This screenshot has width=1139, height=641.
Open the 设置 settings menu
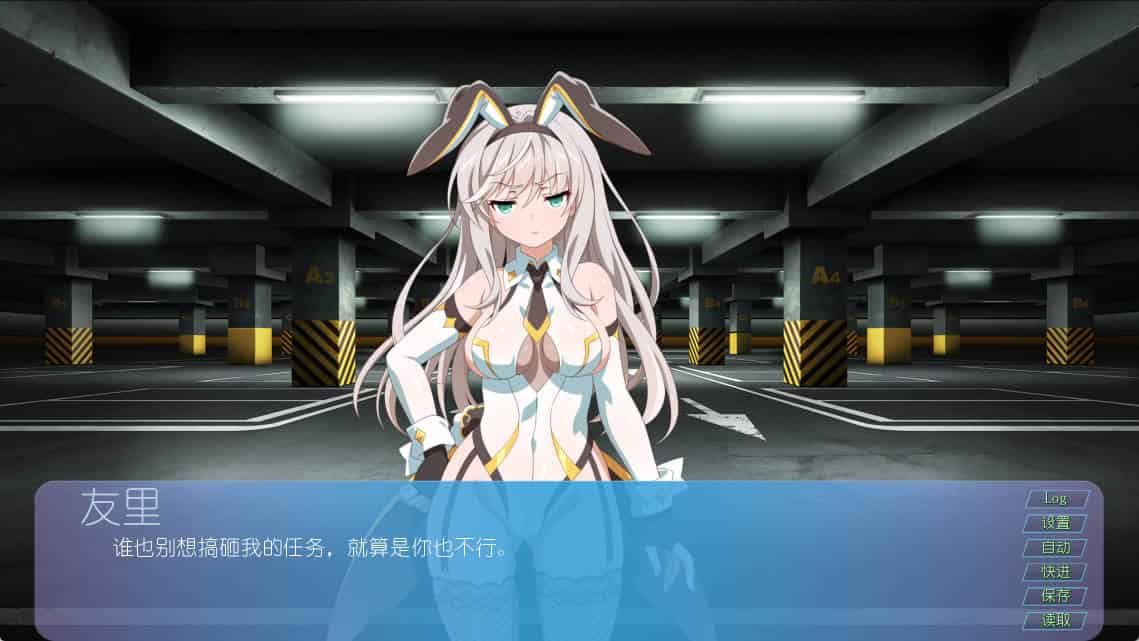pos(1055,523)
